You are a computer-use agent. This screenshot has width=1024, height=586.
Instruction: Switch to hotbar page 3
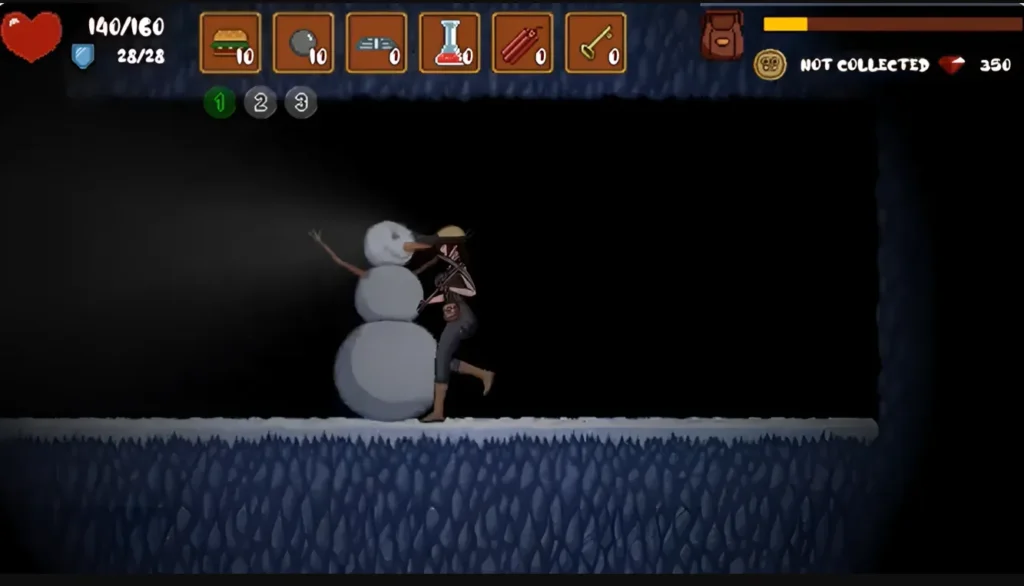point(301,102)
